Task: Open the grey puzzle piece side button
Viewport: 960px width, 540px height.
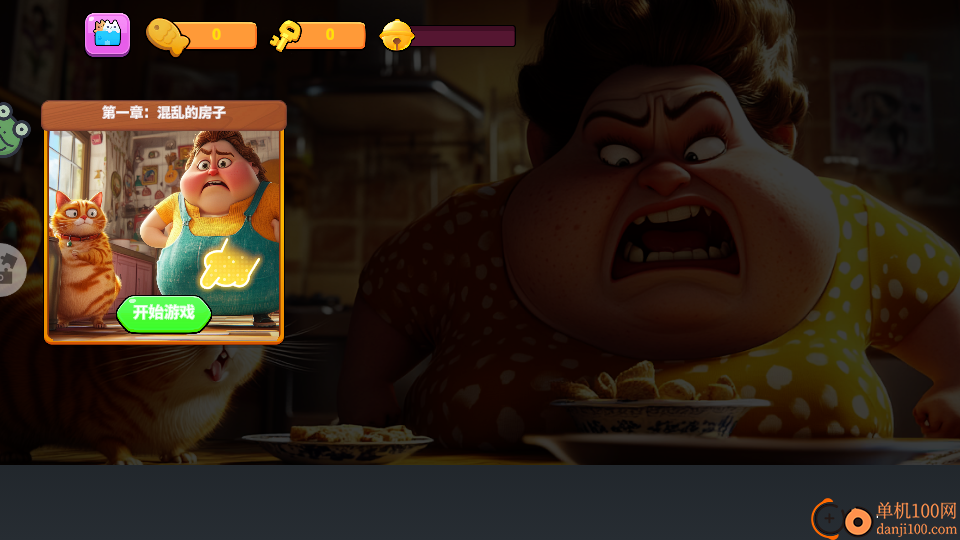Action: 9,270
